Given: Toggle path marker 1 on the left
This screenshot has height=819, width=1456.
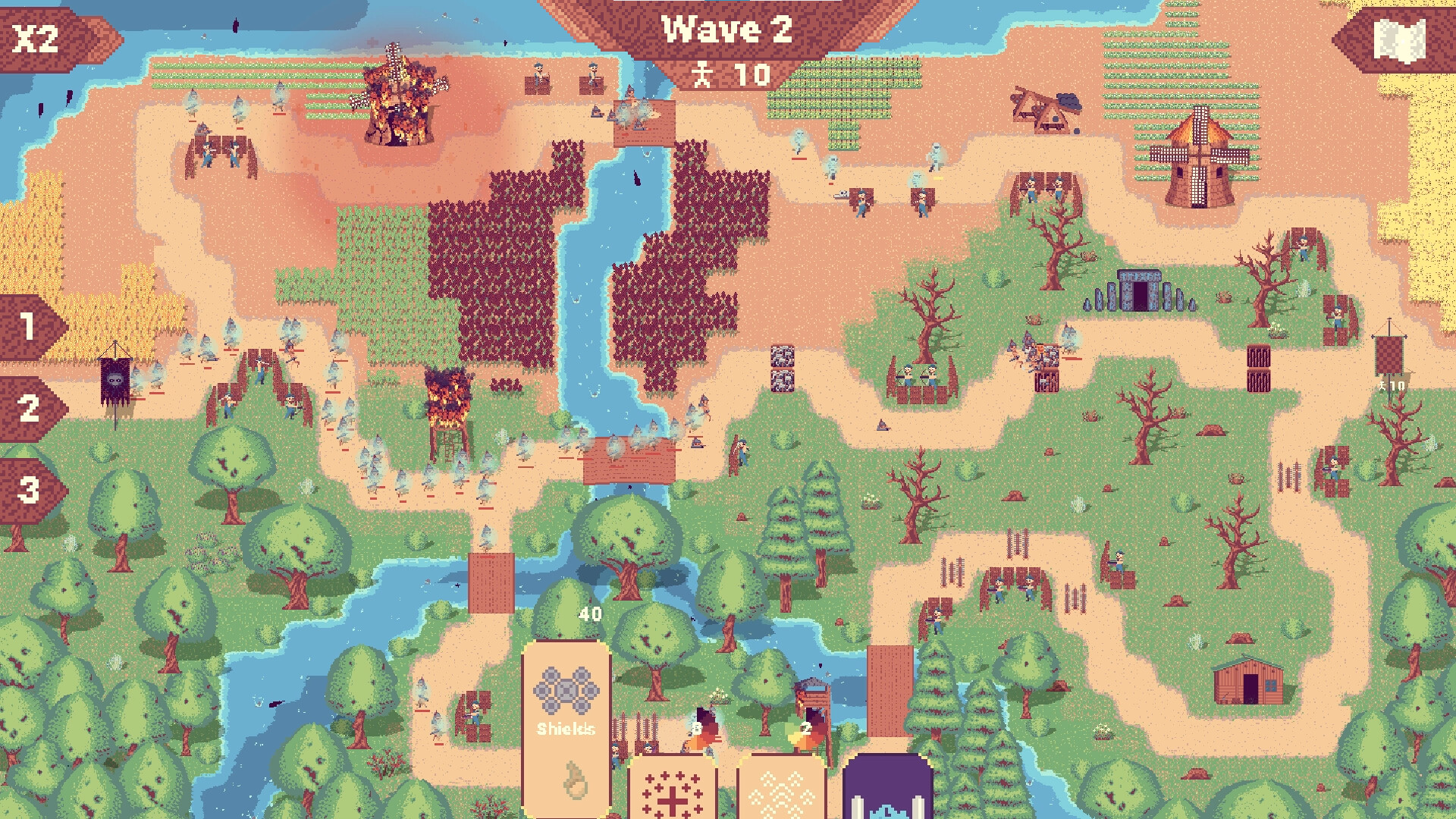Looking at the screenshot, I should click(x=30, y=328).
